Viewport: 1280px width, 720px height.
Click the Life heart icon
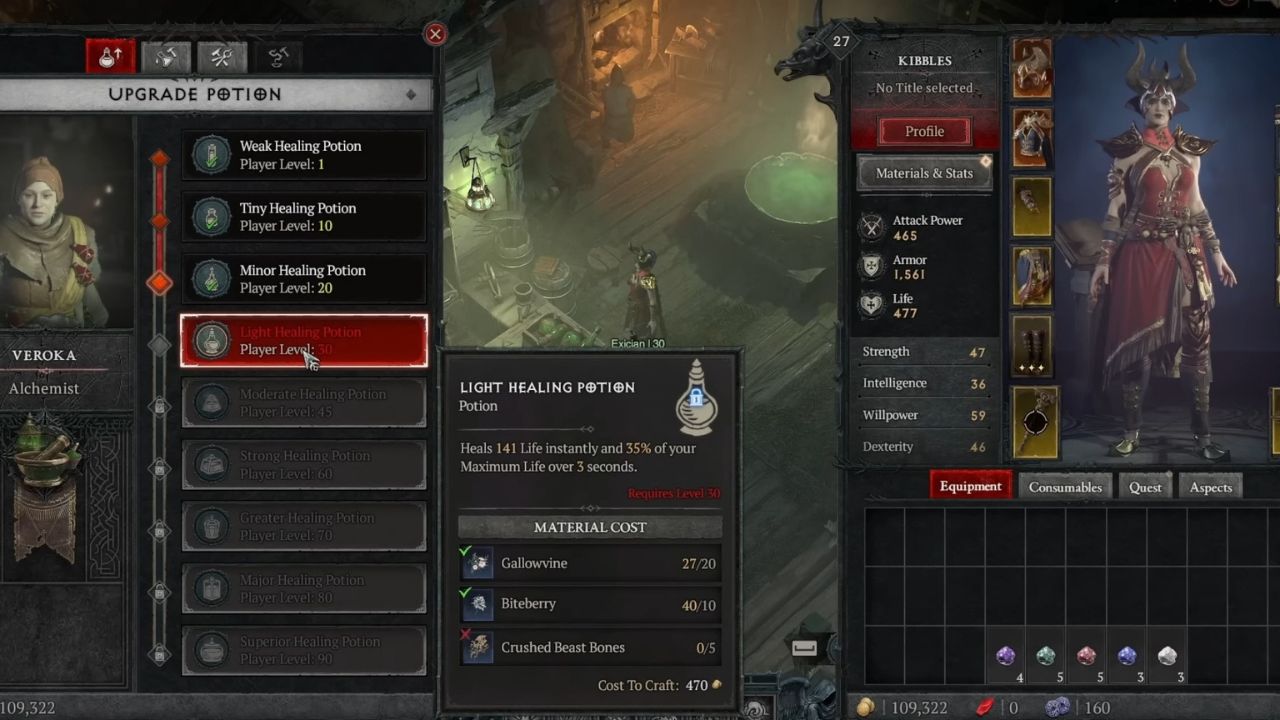[870, 305]
